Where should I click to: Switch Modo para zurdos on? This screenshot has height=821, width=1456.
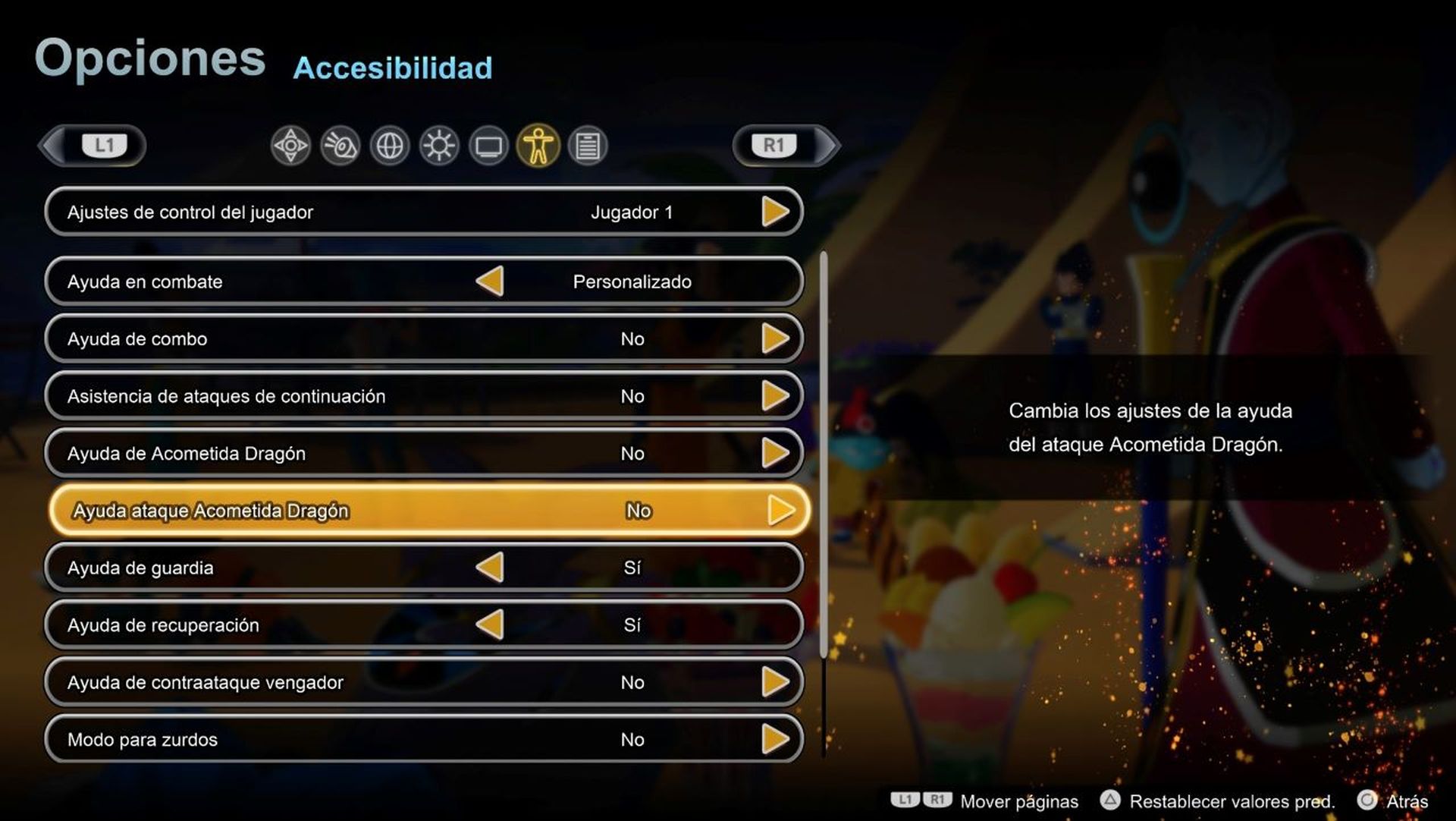(x=777, y=739)
